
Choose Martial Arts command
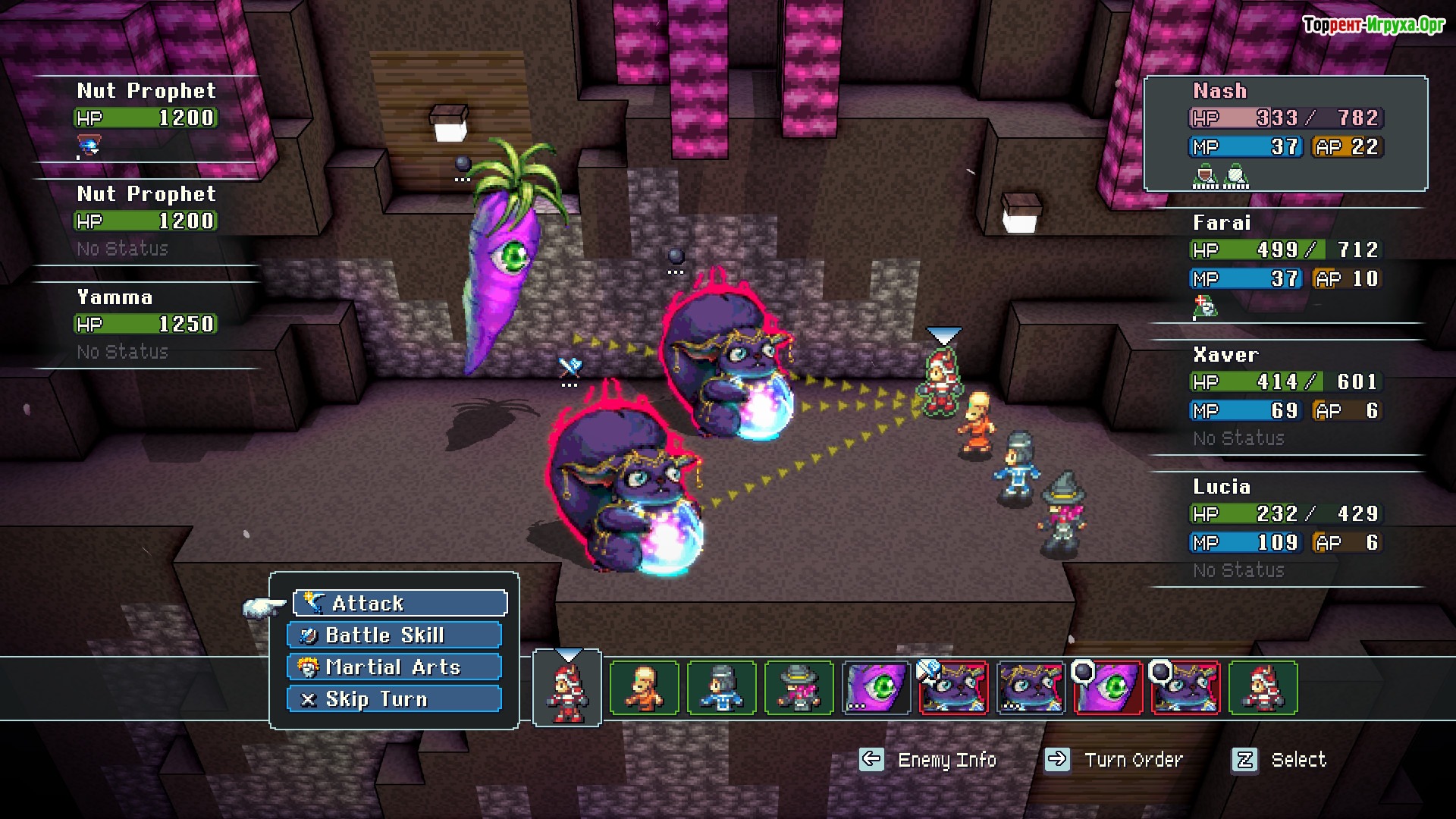coord(394,667)
